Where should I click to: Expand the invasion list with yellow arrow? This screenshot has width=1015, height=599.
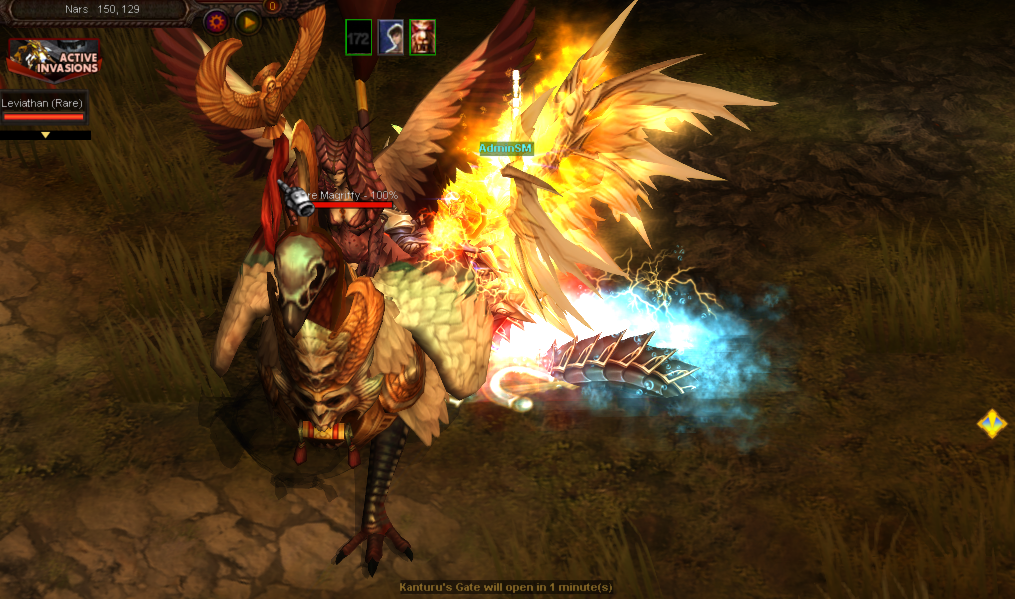(x=45, y=134)
